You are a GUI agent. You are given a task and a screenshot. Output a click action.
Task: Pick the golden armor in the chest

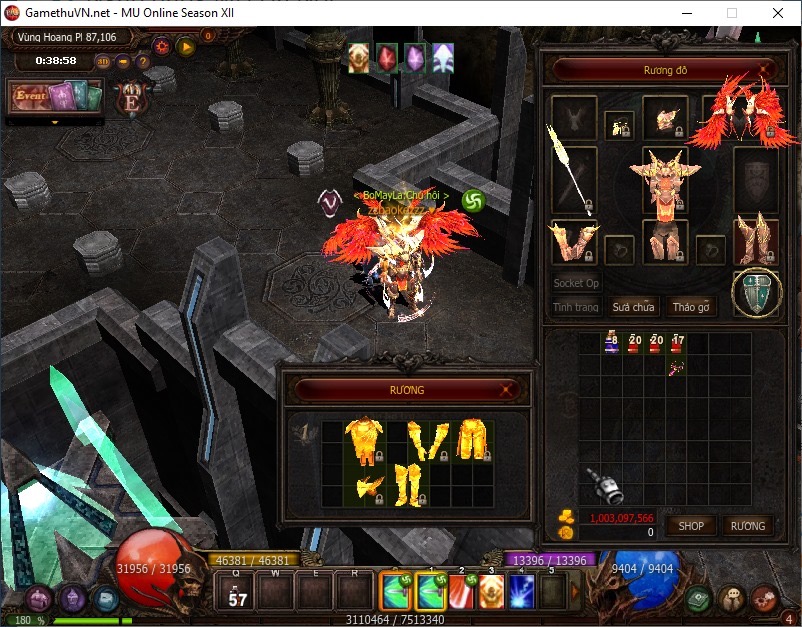click(364, 442)
